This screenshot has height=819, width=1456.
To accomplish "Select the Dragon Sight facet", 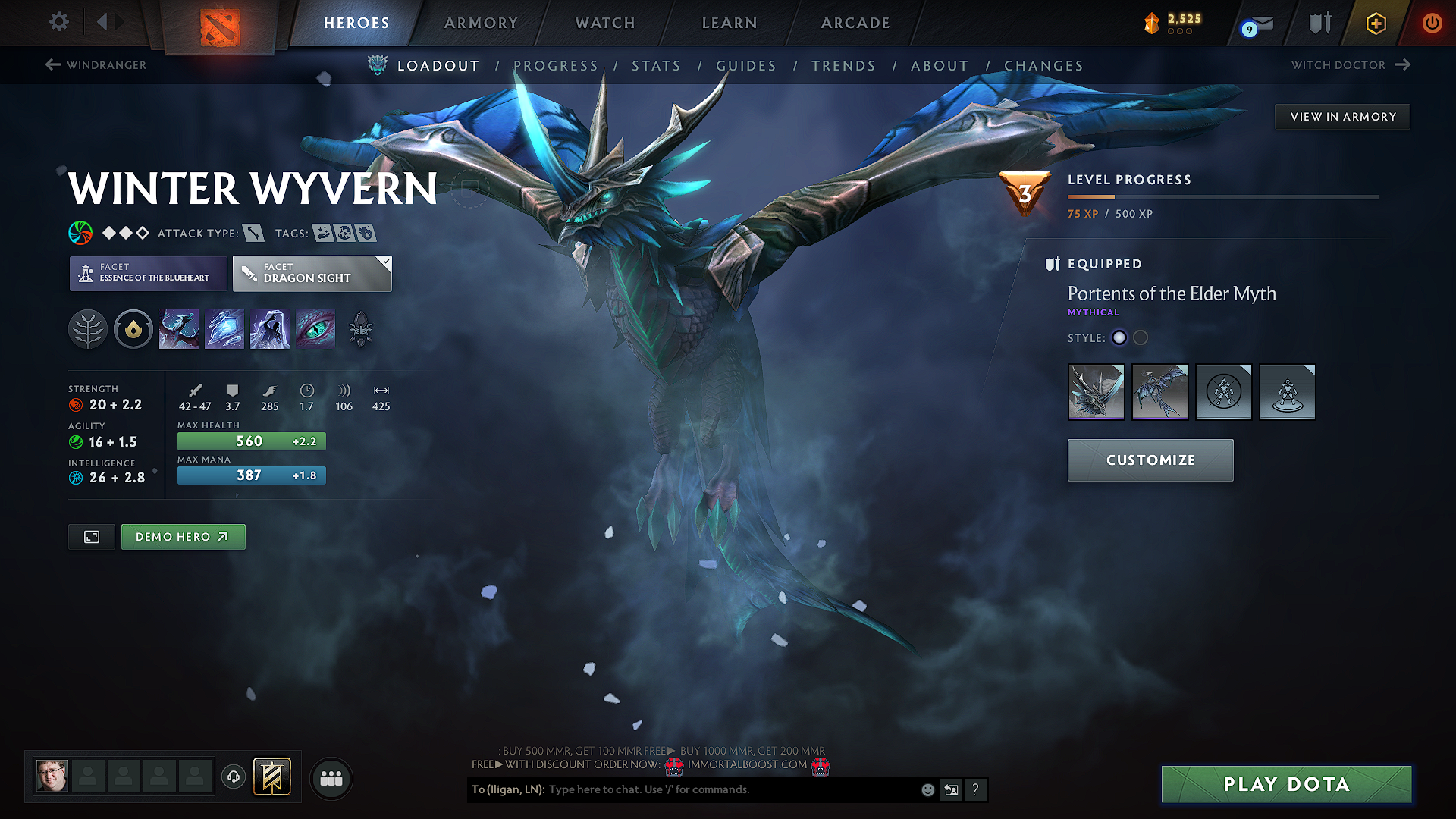I will tap(311, 274).
